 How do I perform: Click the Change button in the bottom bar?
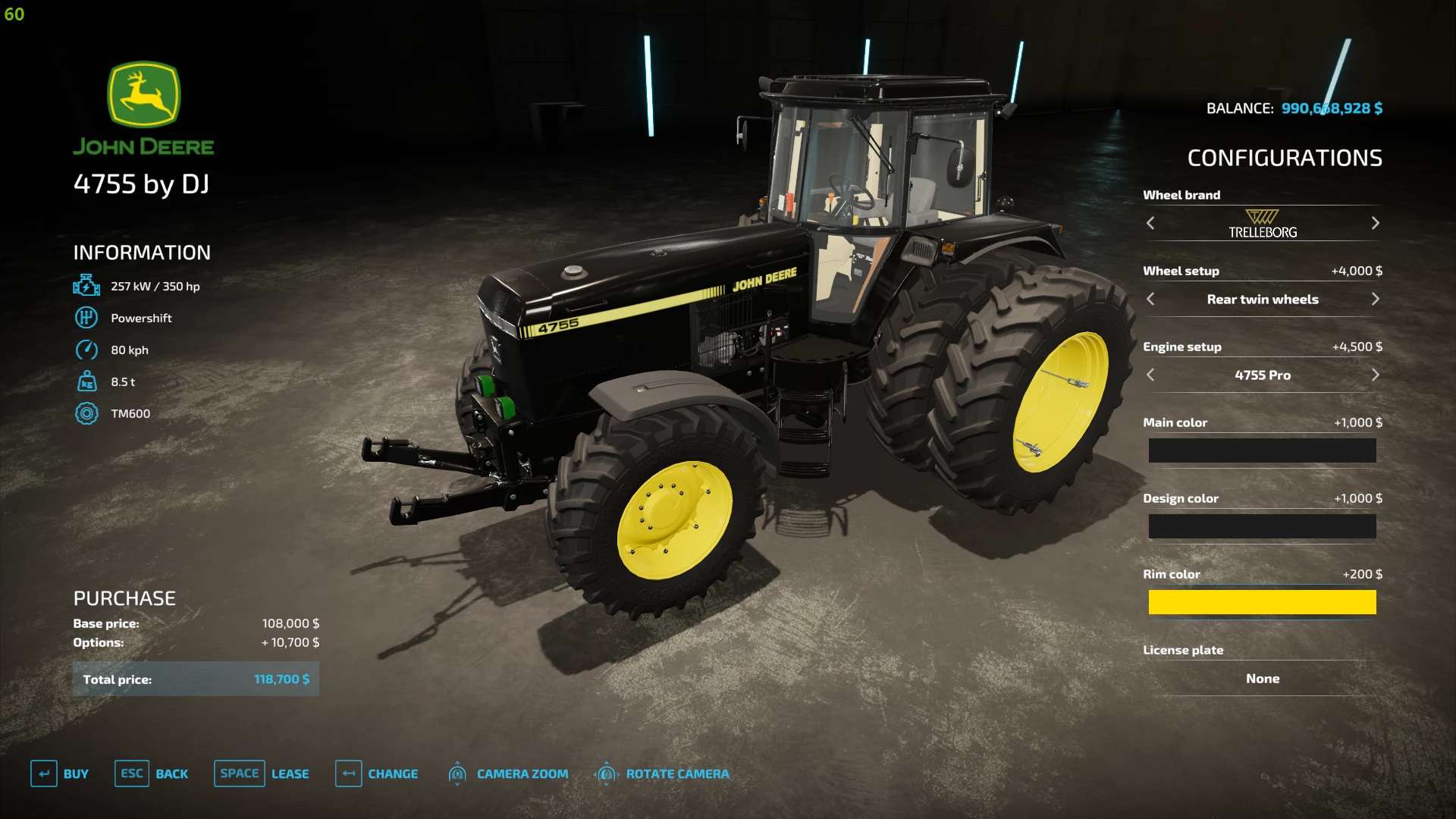pos(377,773)
